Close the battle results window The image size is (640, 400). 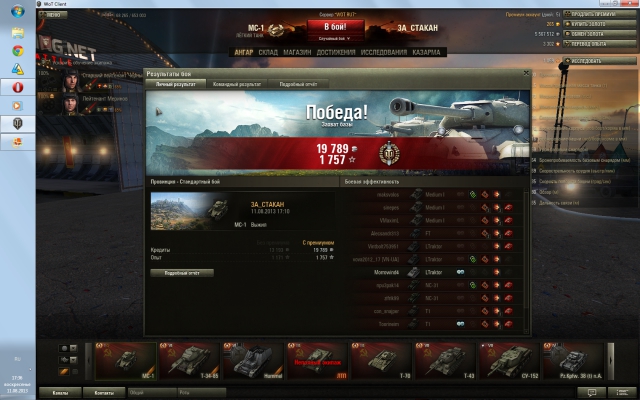click(524, 74)
